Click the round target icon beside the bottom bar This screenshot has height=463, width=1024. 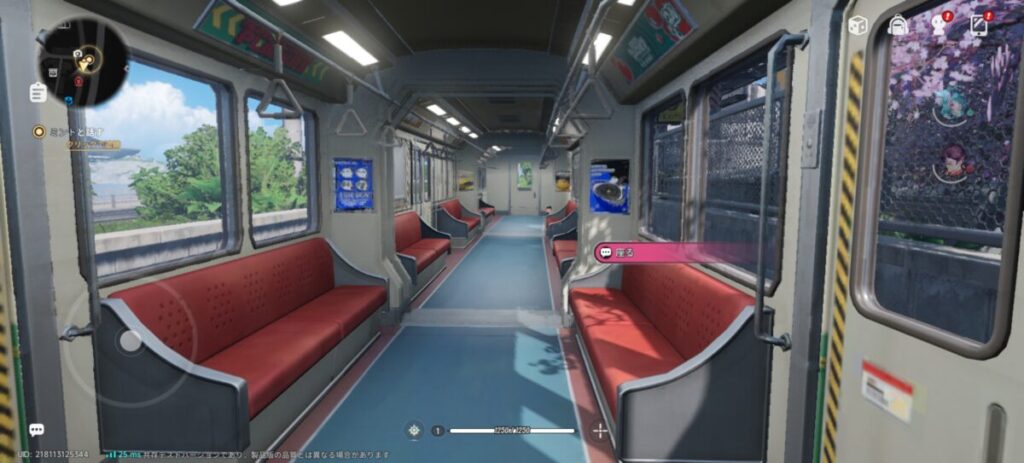click(x=414, y=431)
